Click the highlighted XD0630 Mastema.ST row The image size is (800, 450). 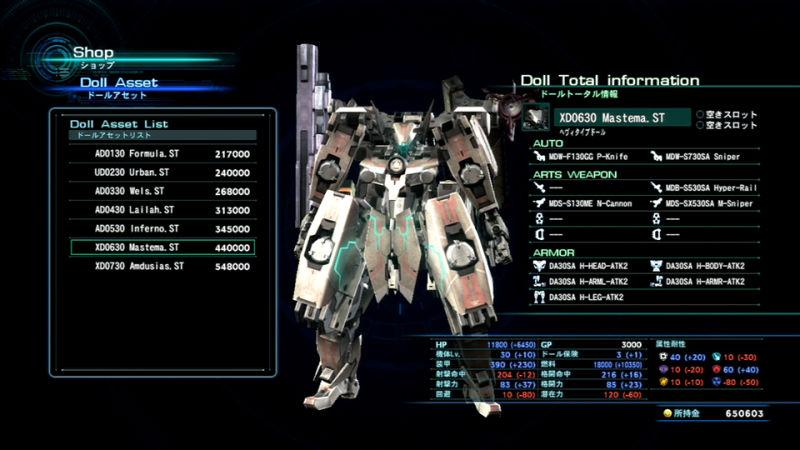tap(162, 247)
